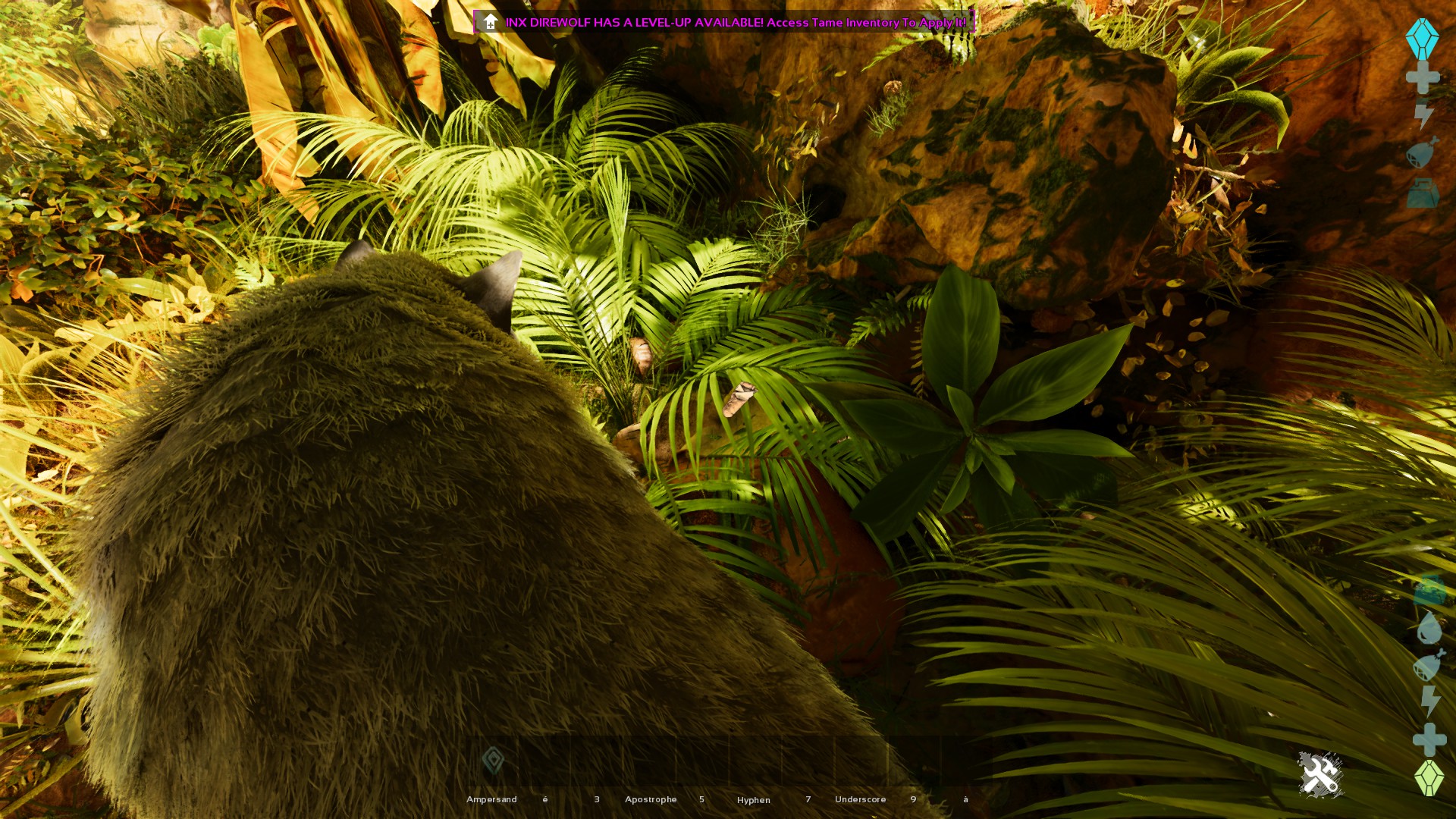Click the stamina lightning bolt icon near top right
Viewport: 1456px width, 819px height.
point(1423,115)
